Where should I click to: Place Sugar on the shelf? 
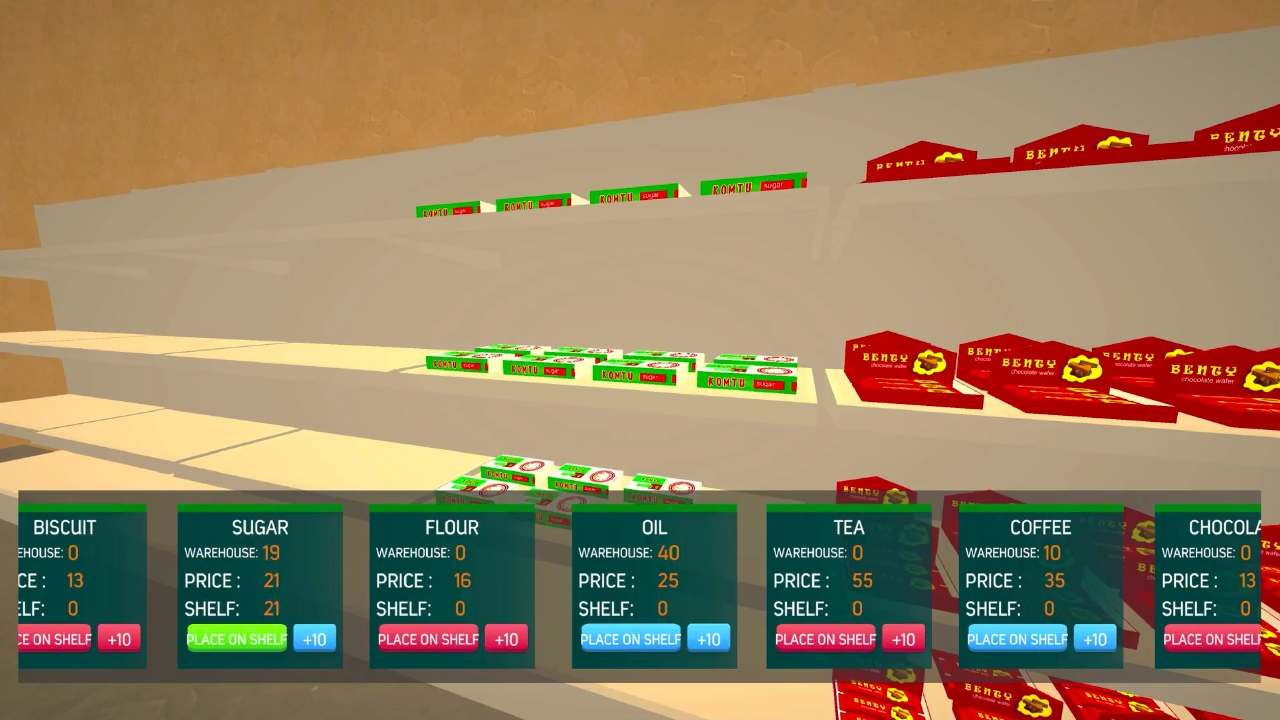236,639
